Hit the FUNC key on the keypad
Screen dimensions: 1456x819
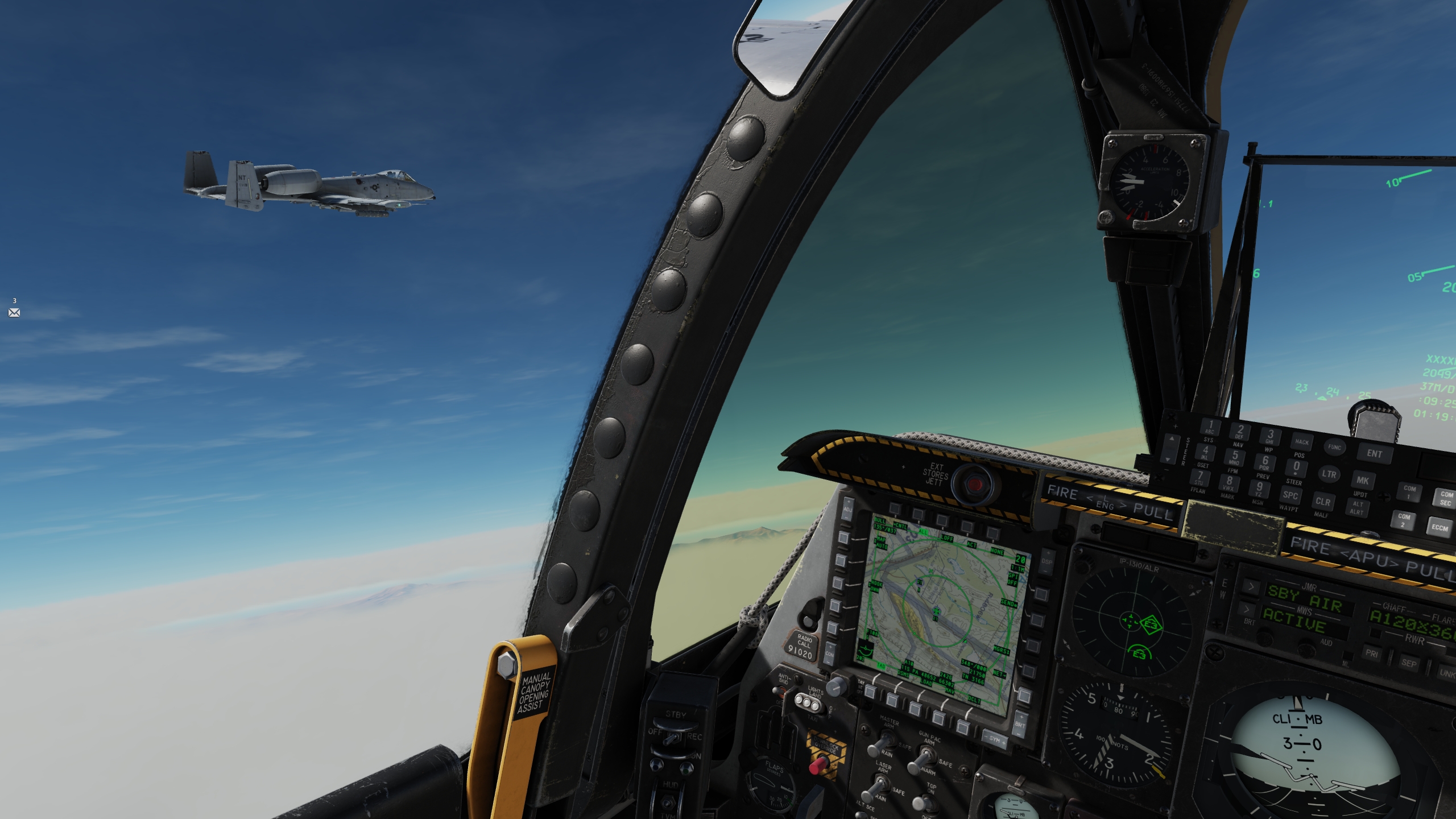click(x=1334, y=447)
